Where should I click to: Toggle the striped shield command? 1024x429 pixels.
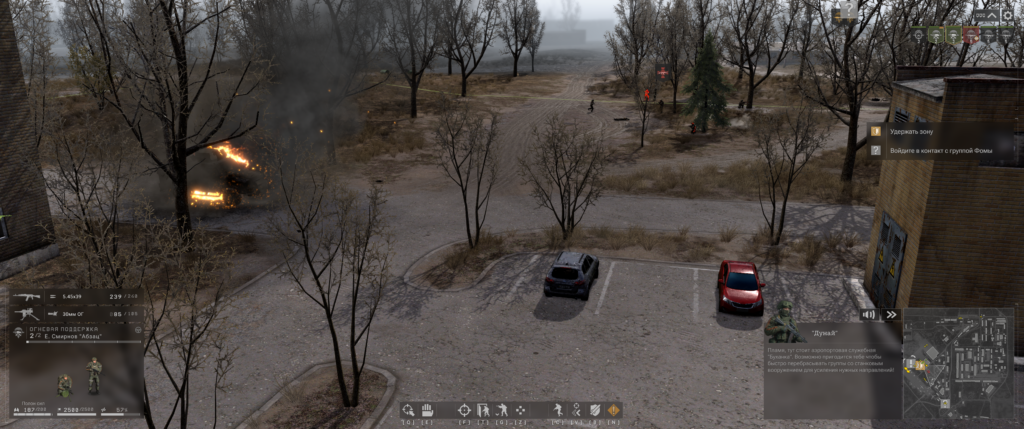pos(594,410)
